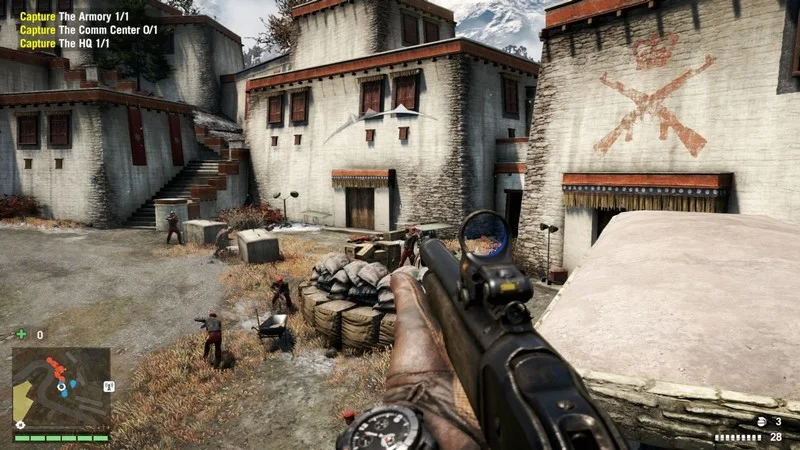The width and height of the screenshot is (800, 450).
Task: Select the grenade icon
Action: tap(760, 422)
